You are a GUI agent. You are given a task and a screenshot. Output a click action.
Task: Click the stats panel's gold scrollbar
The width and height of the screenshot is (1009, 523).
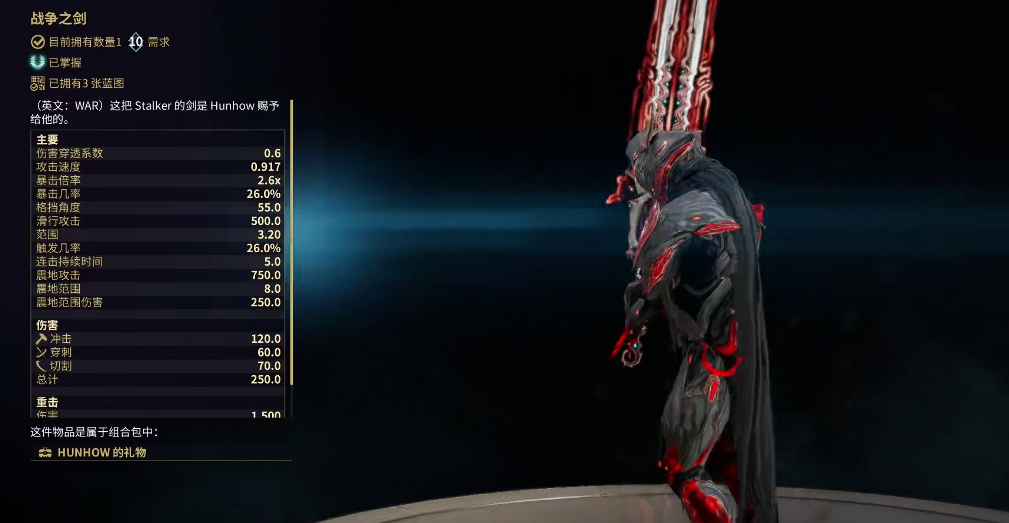(291, 240)
